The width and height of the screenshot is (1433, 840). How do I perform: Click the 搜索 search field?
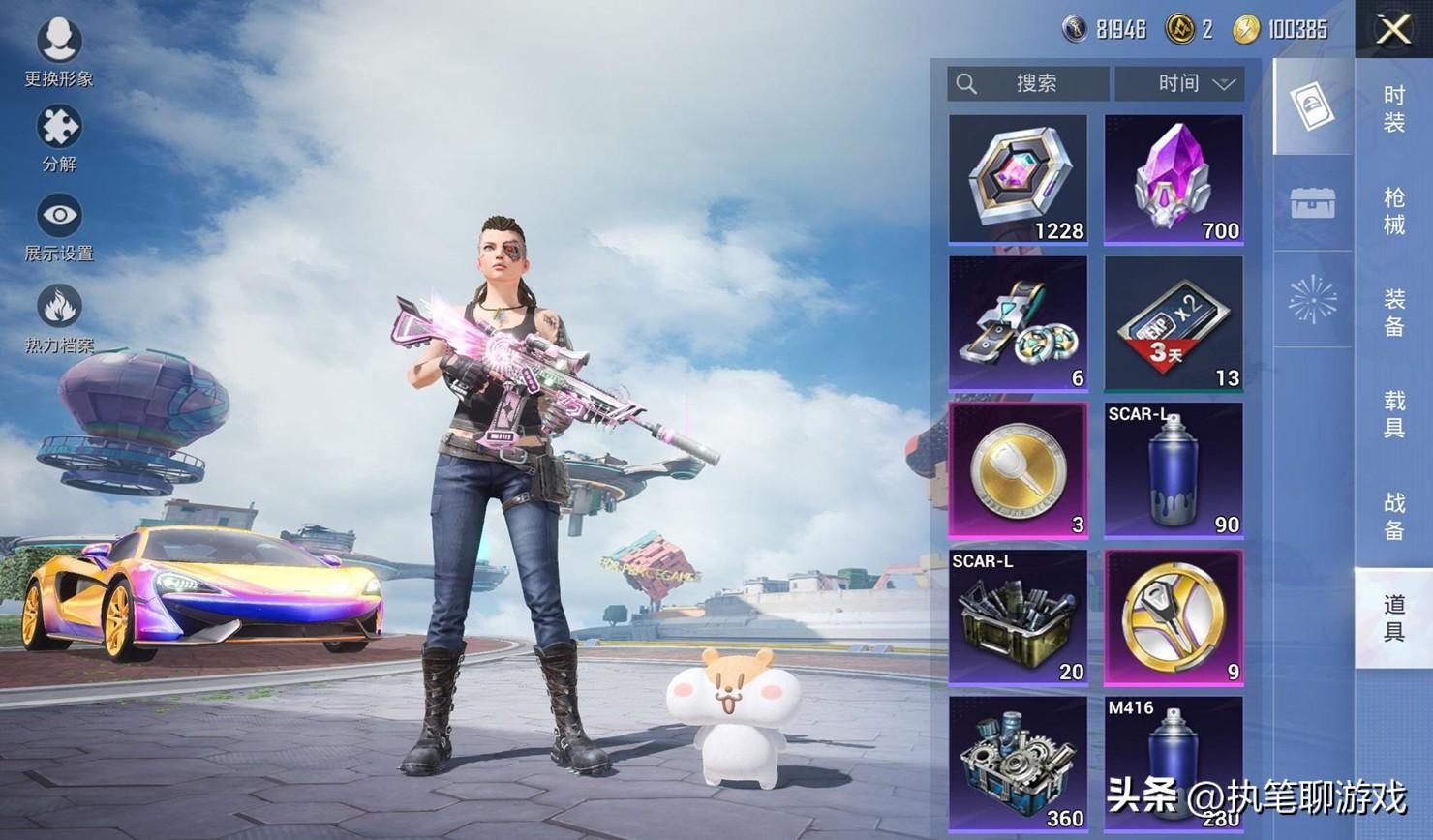(x=1028, y=84)
